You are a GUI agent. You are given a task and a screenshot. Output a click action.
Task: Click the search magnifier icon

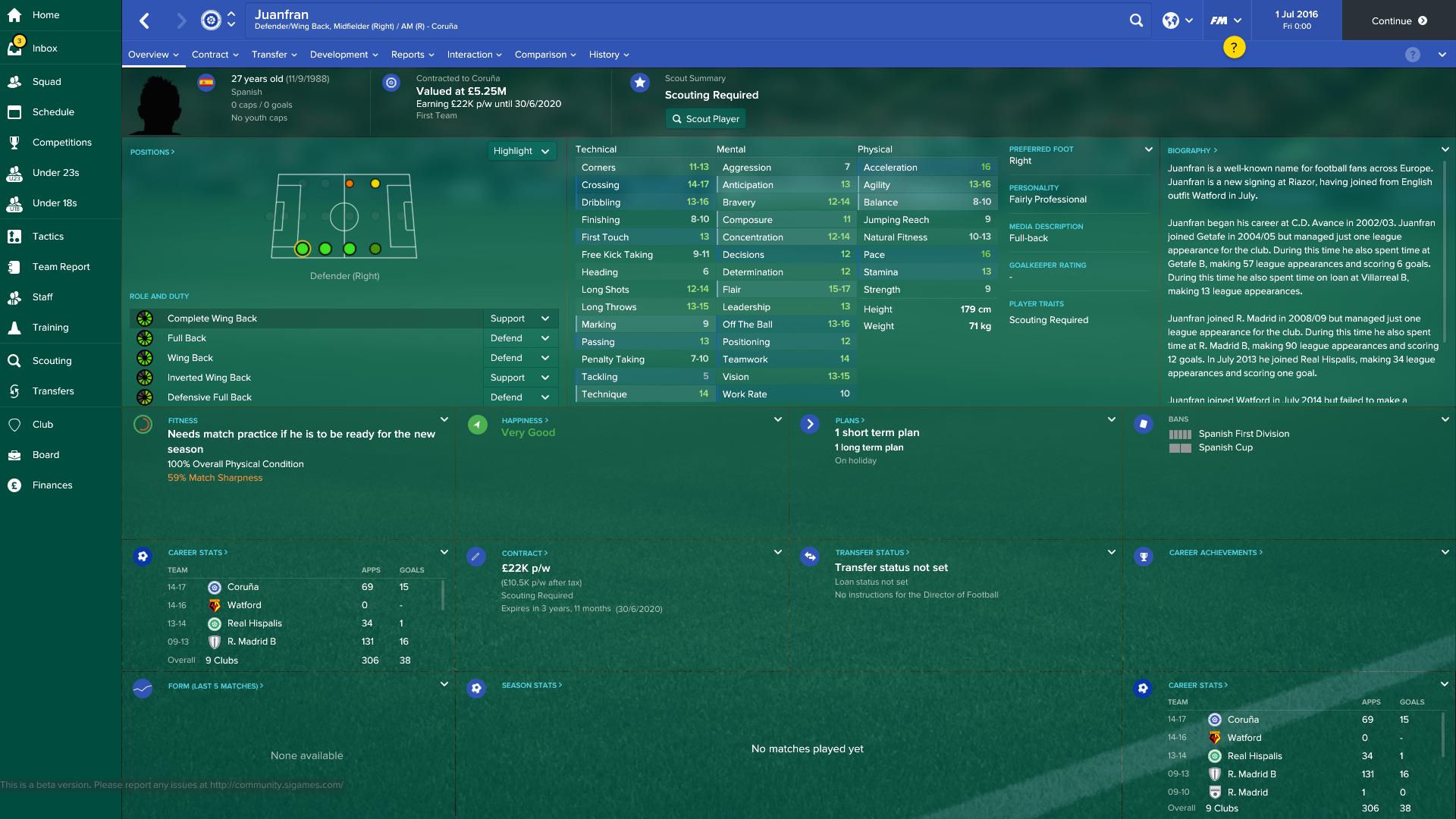point(1136,20)
